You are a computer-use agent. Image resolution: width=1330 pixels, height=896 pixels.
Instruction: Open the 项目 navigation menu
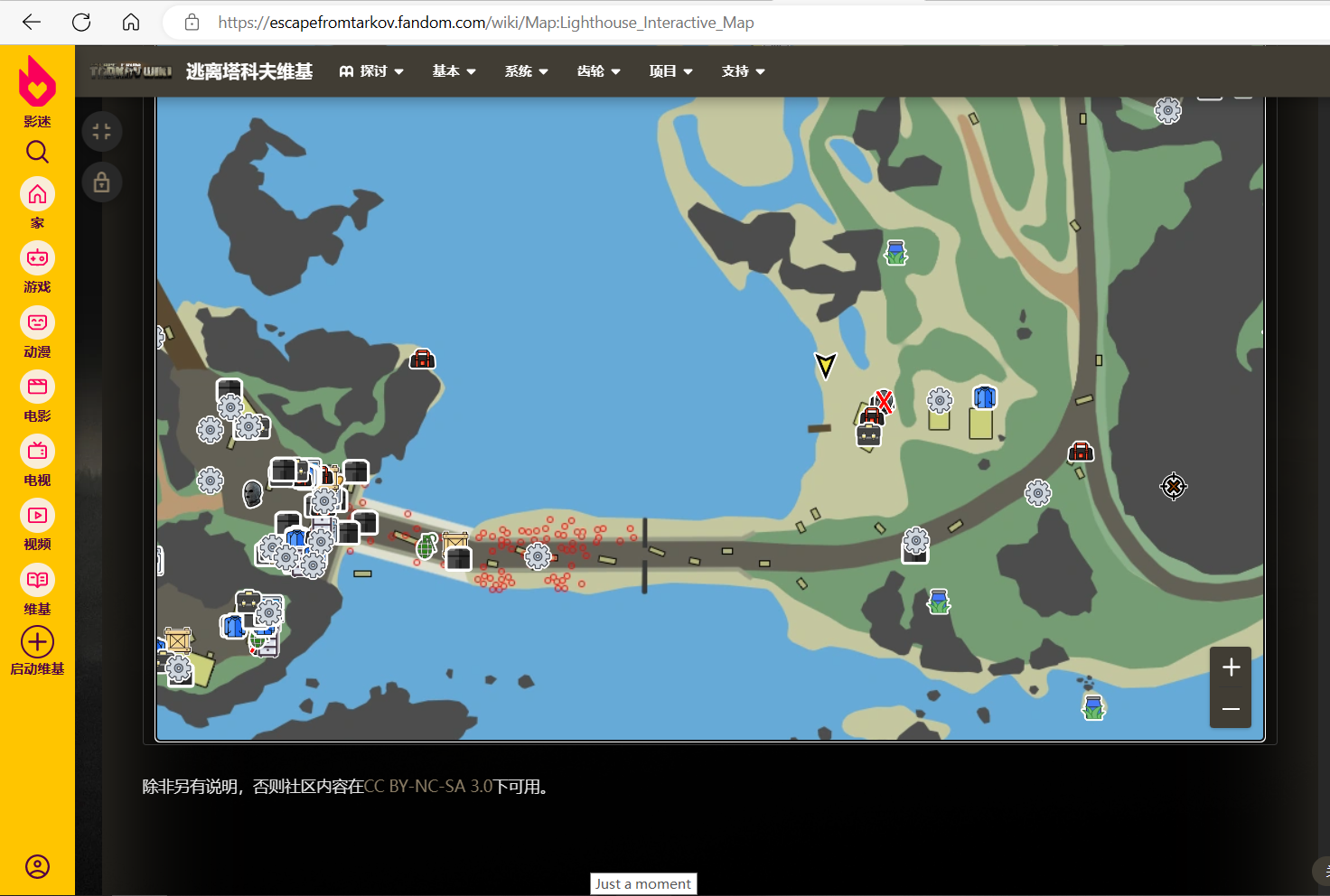point(670,71)
